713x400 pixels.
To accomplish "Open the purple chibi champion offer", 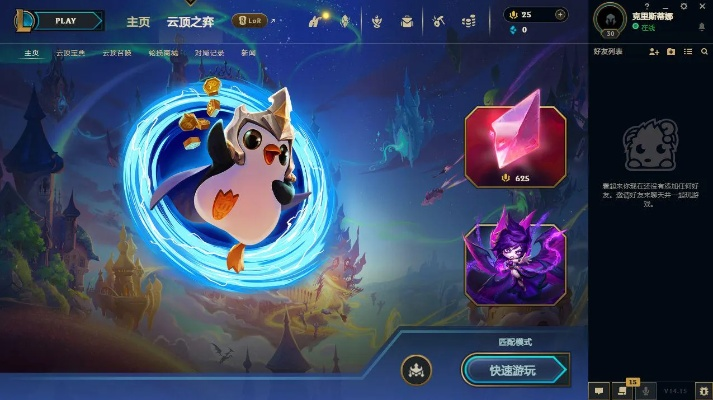I will pyautogui.click(x=515, y=263).
